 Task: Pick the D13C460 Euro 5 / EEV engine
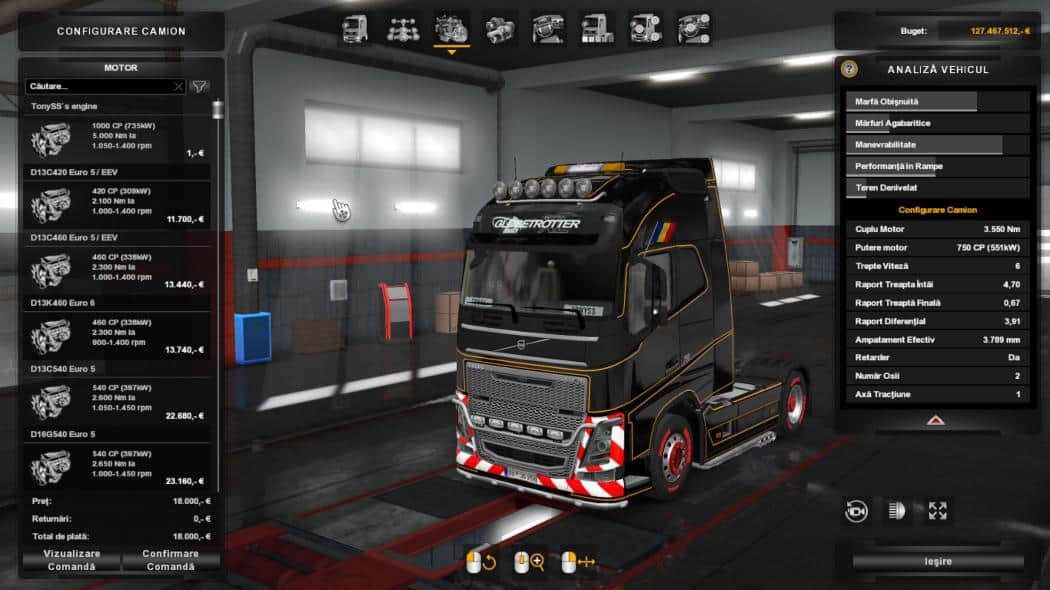tap(117, 270)
